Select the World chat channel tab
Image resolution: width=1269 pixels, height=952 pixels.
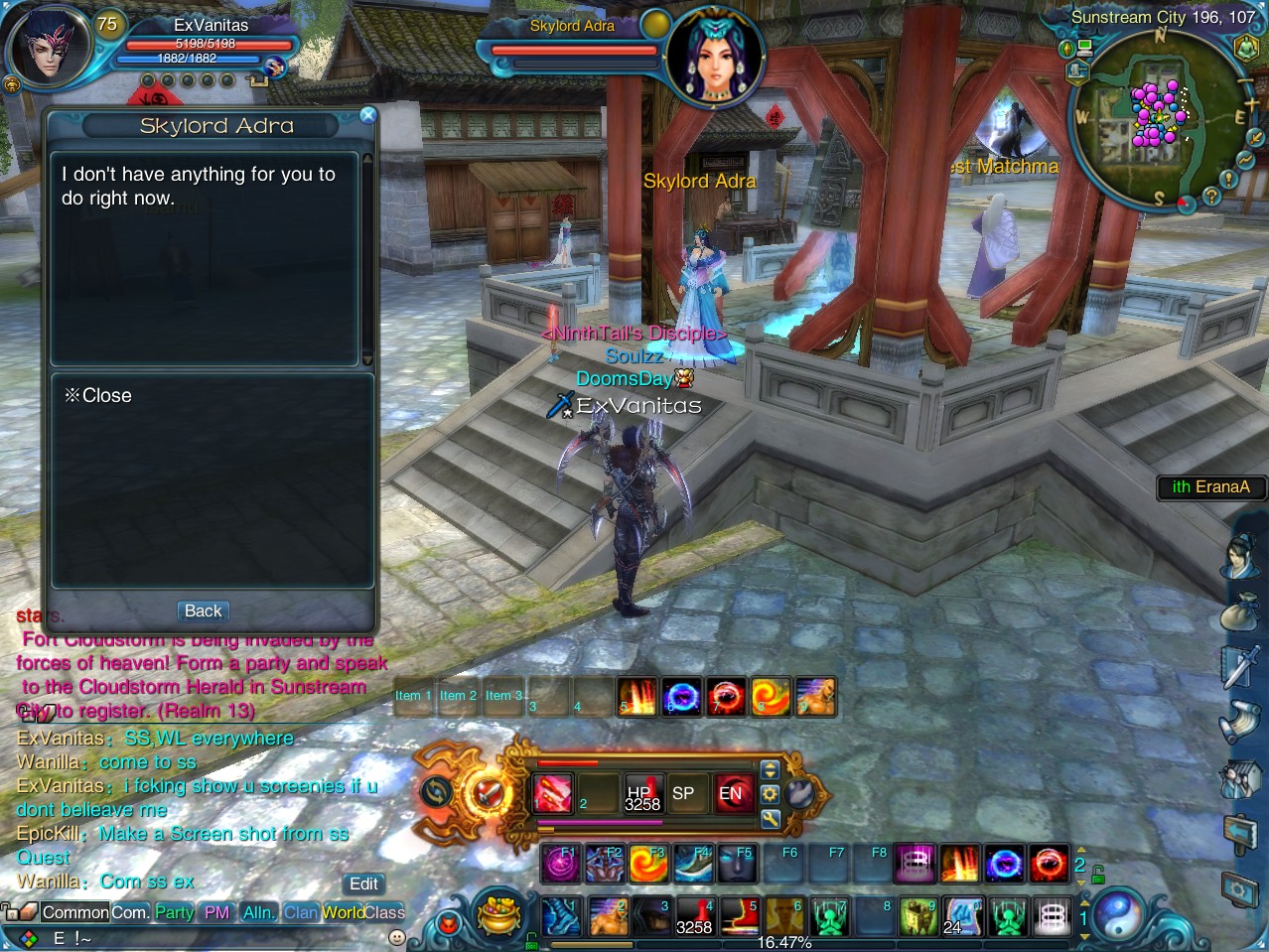pyautogui.click(x=342, y=912)
